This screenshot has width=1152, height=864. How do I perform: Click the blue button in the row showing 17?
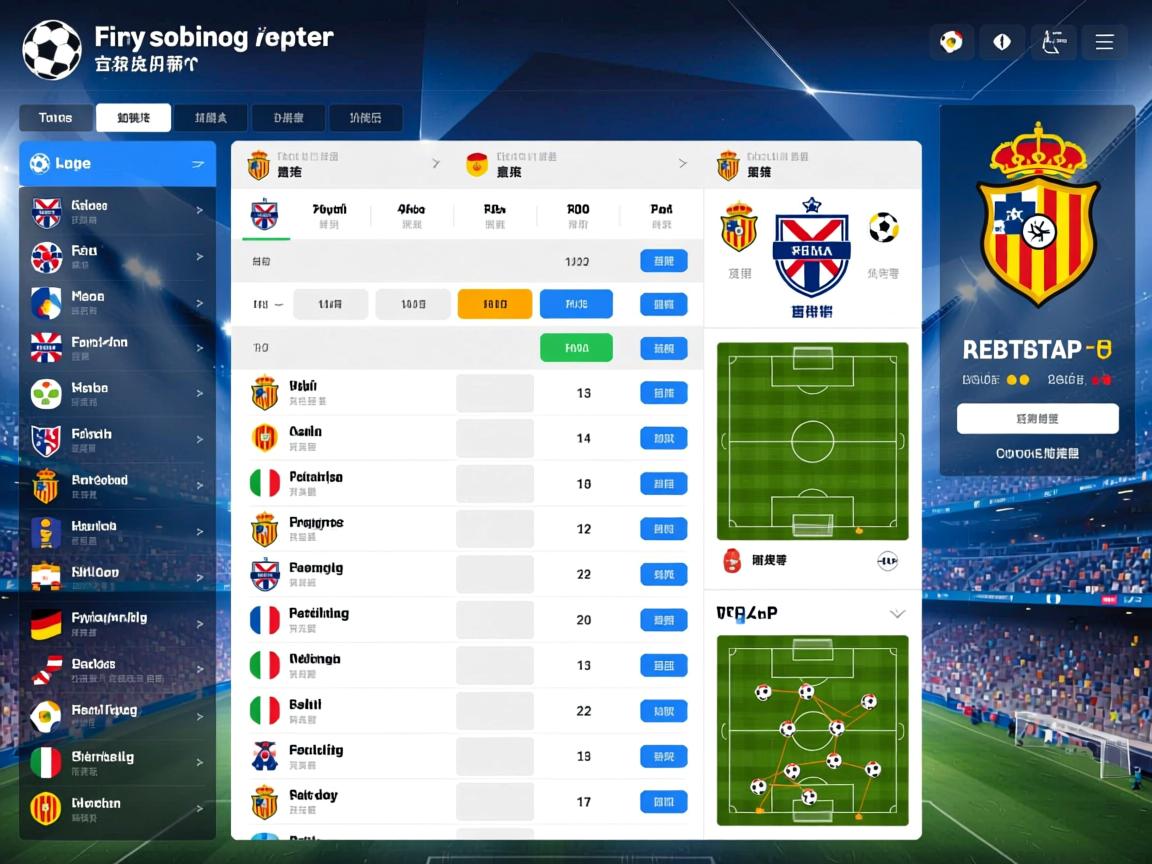[663, 801]
